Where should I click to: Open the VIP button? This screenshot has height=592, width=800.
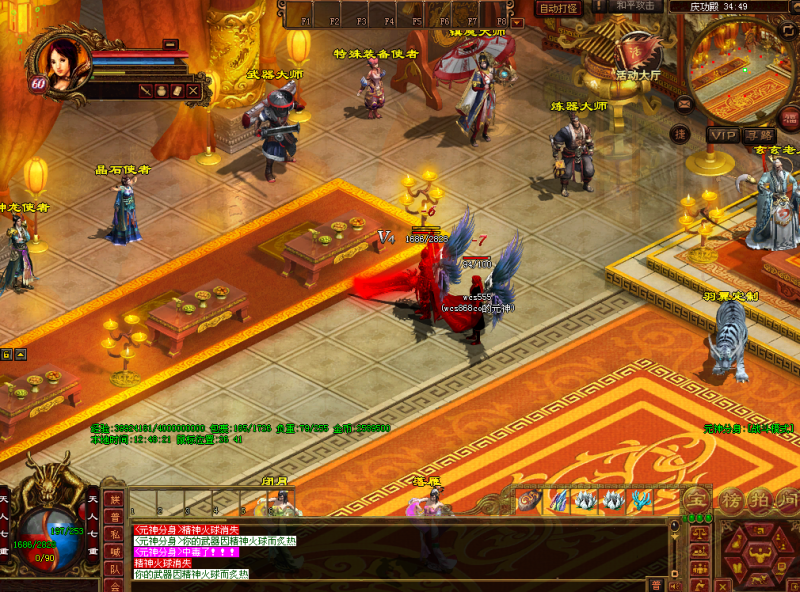(x=722, y=134)
